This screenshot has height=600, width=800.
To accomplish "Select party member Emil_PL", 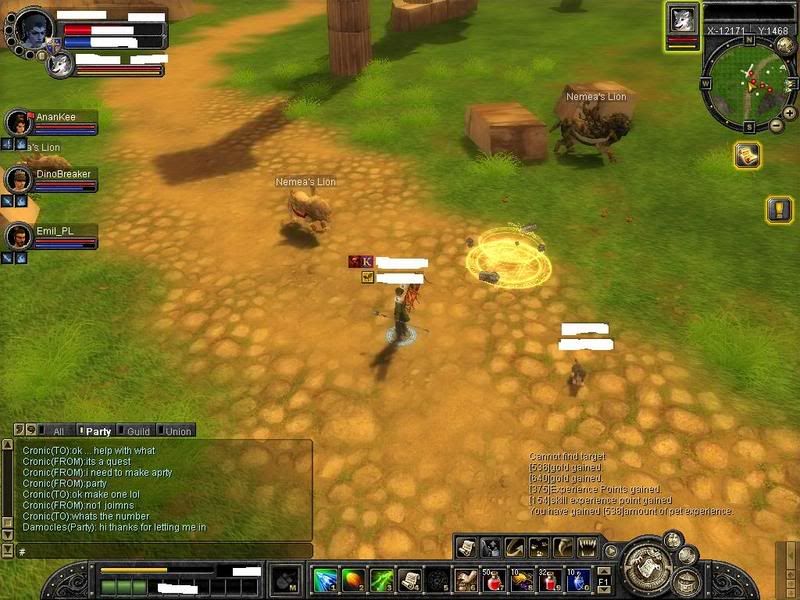I will pos(52,237).
